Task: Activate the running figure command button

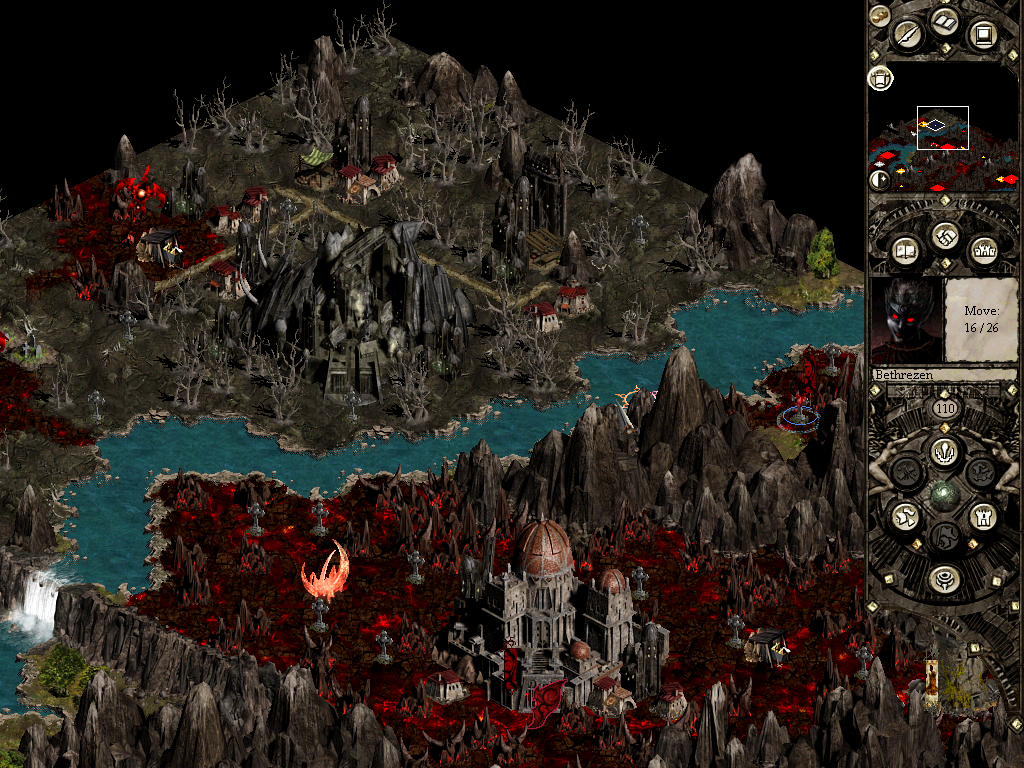Action: (905, 517)
